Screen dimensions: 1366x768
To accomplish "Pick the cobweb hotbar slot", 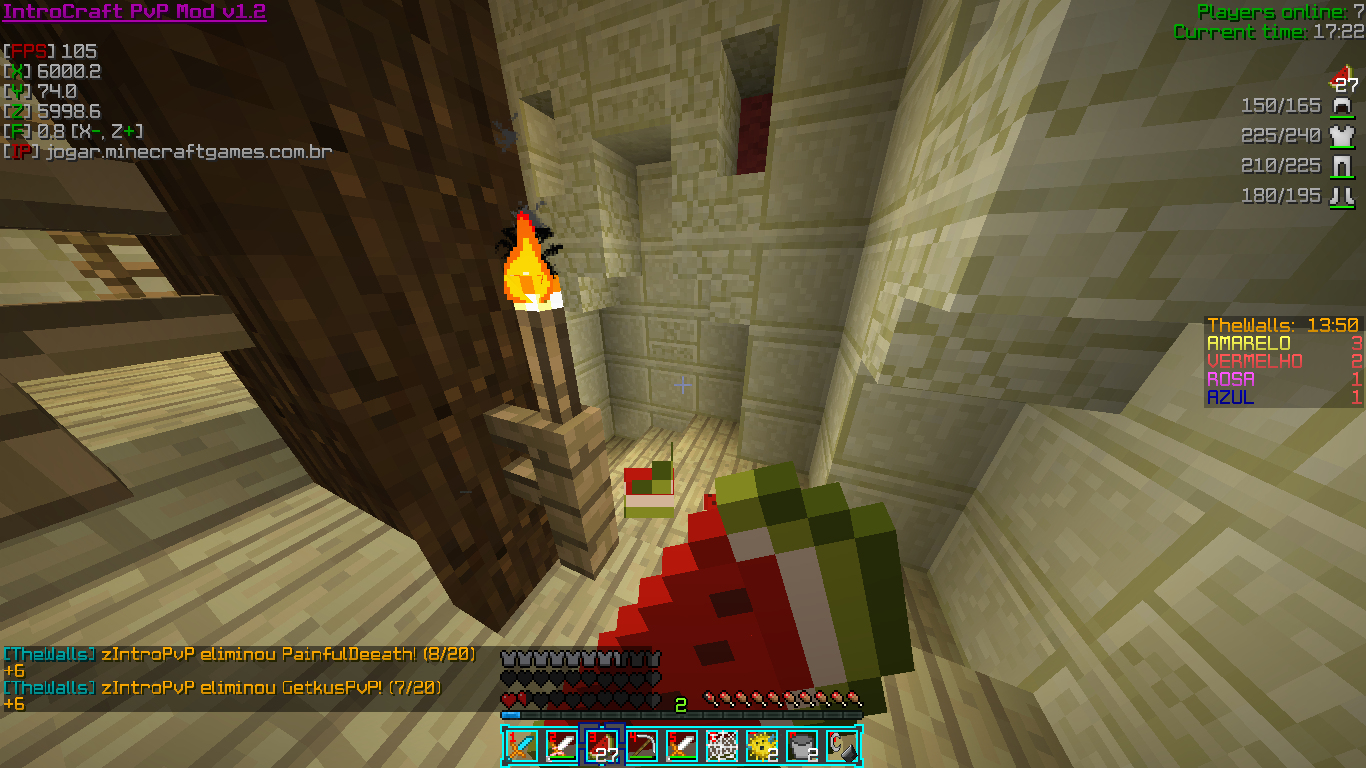I will [x=722, y=746].
